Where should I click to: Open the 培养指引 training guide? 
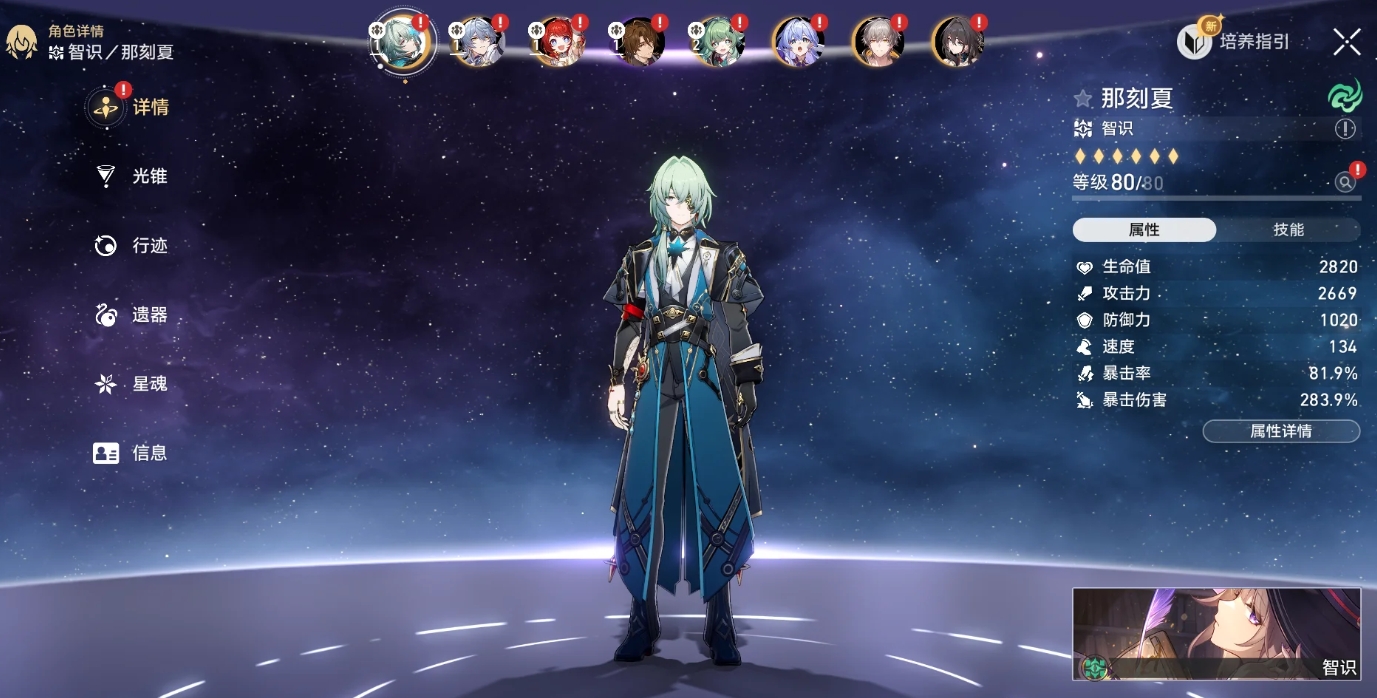(1234, 42)
